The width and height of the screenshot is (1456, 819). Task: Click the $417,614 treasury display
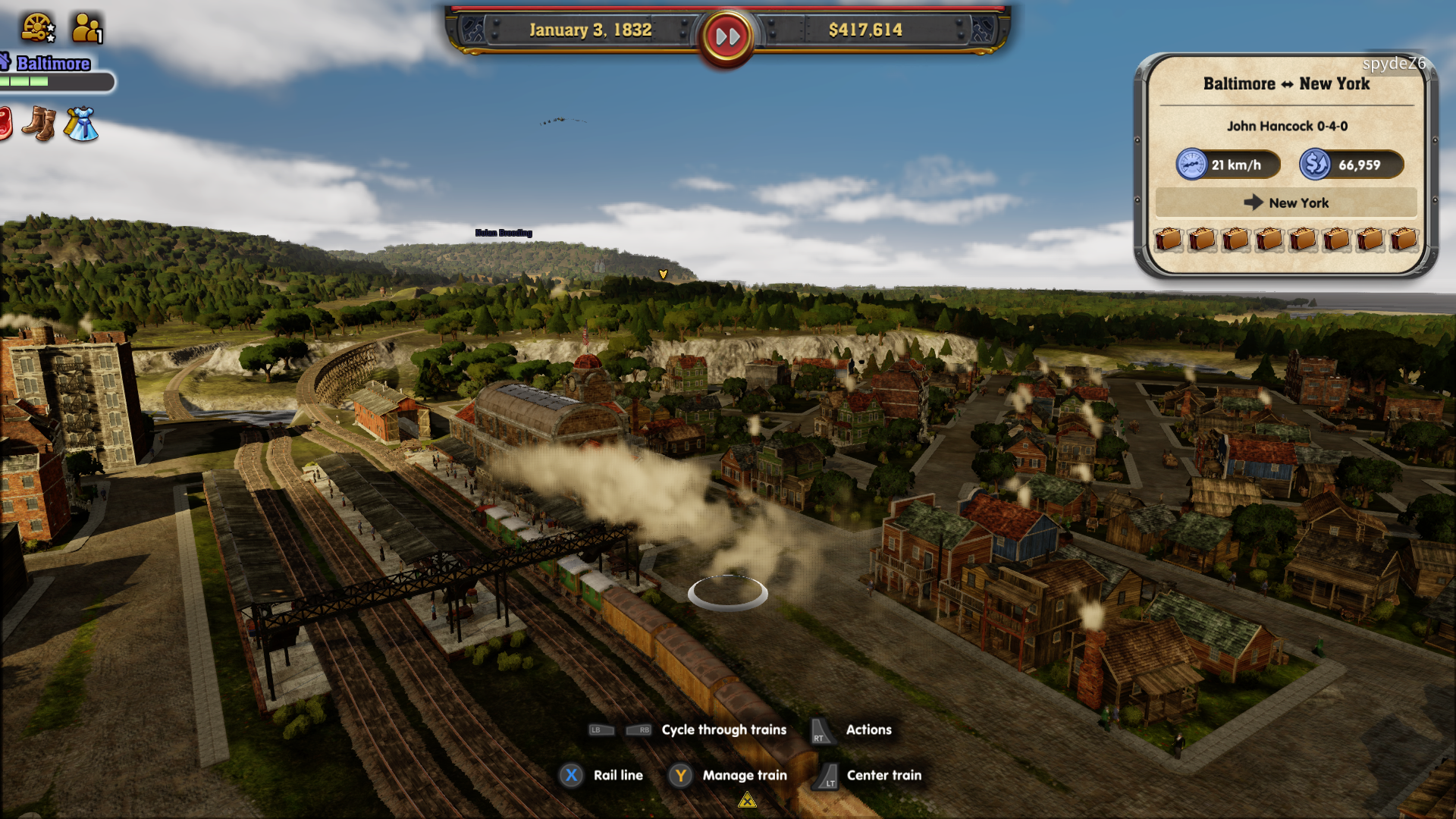pyautogui.click(x=864, y=31)
